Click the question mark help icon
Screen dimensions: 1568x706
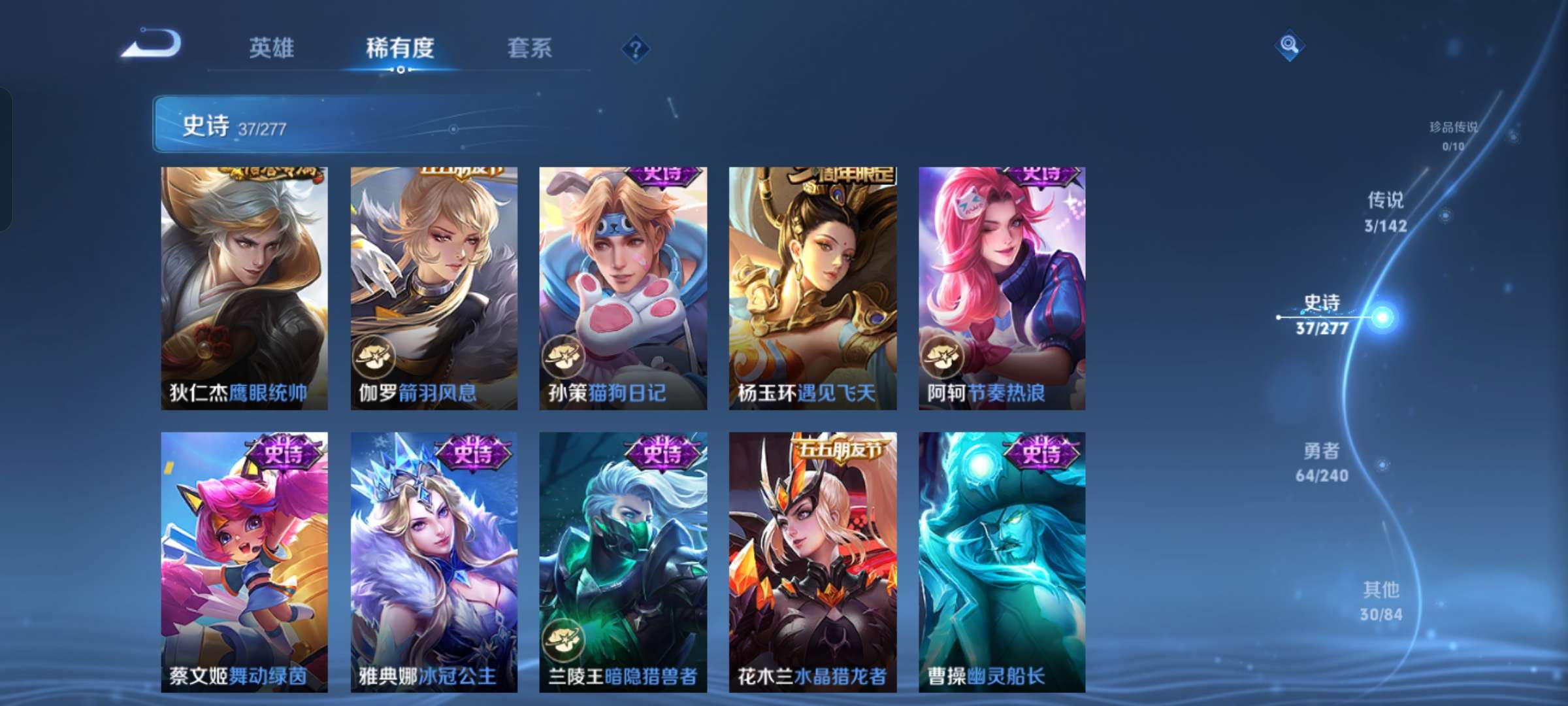pyautogui.click(x=635, y=48)
